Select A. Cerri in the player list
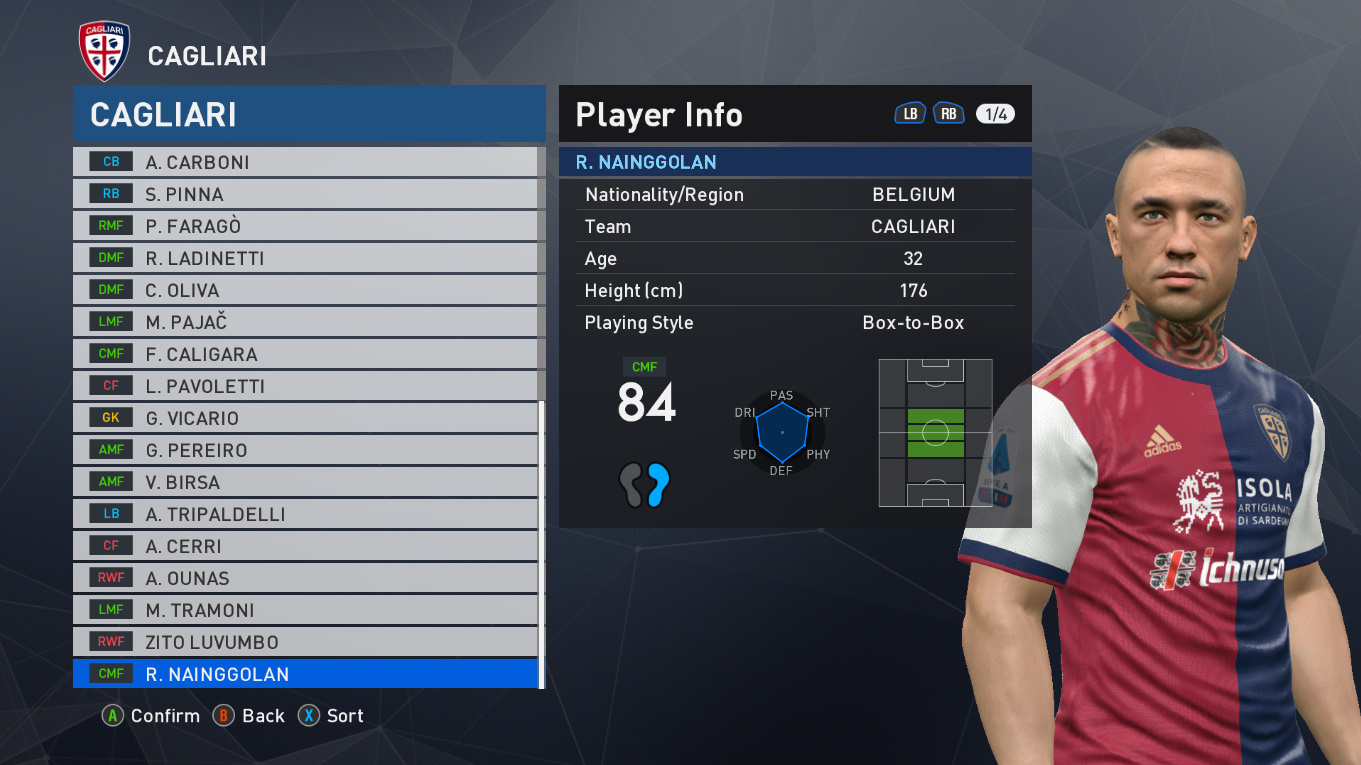 305,546
